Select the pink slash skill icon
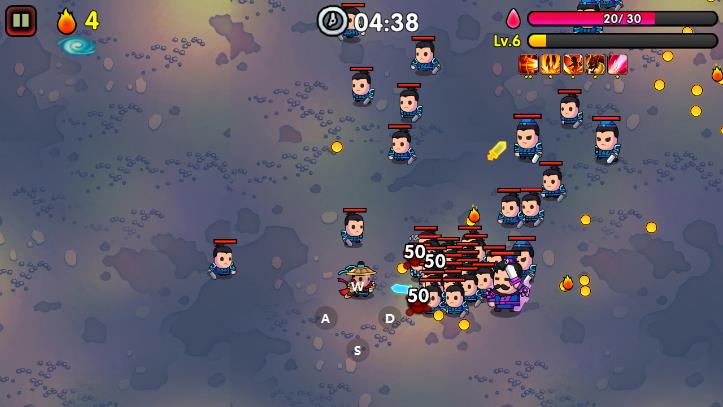This screenshot has height=407, width=723. (x=618, y=64)
